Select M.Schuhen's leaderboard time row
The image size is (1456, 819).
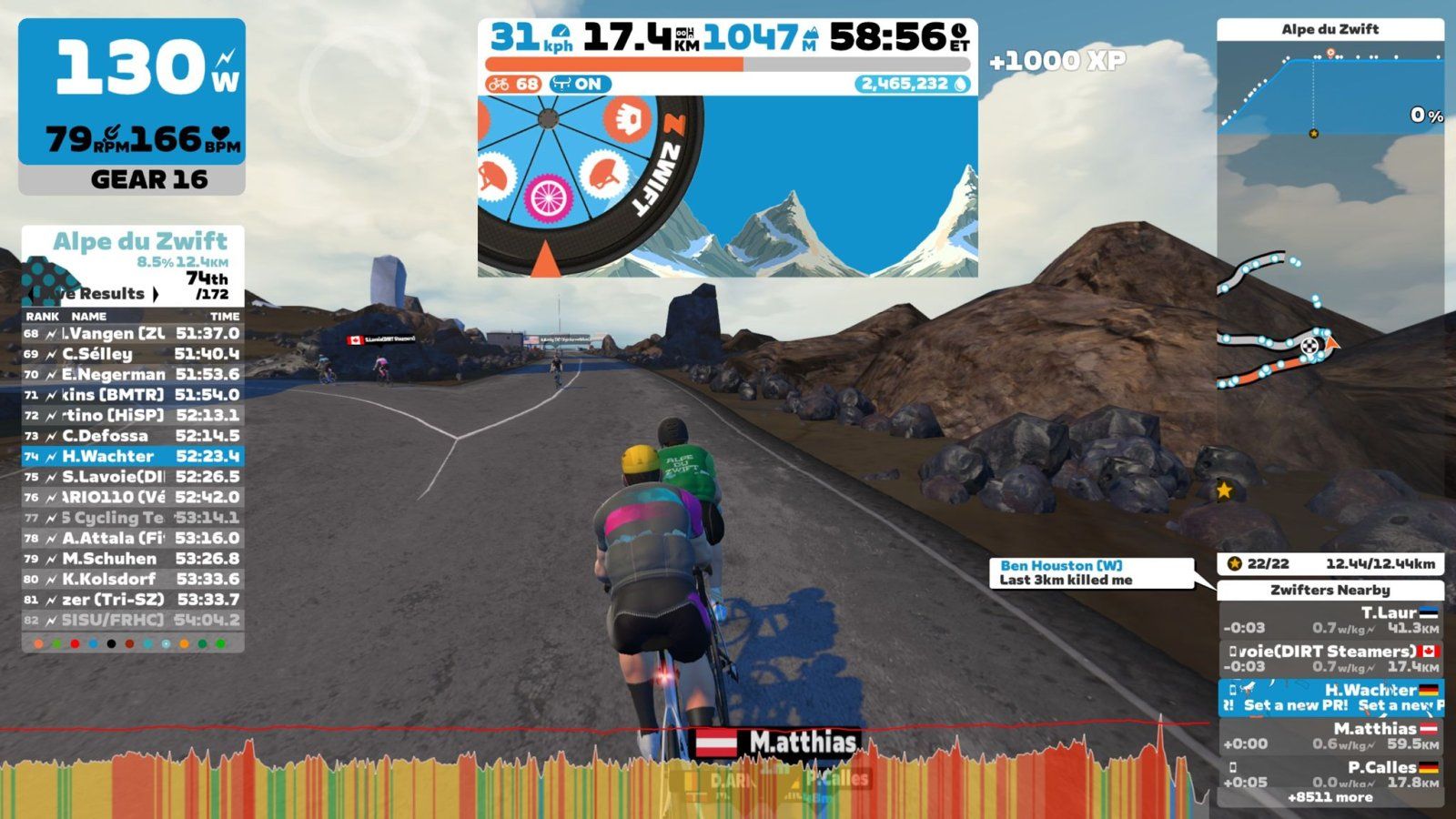(133, 559)
